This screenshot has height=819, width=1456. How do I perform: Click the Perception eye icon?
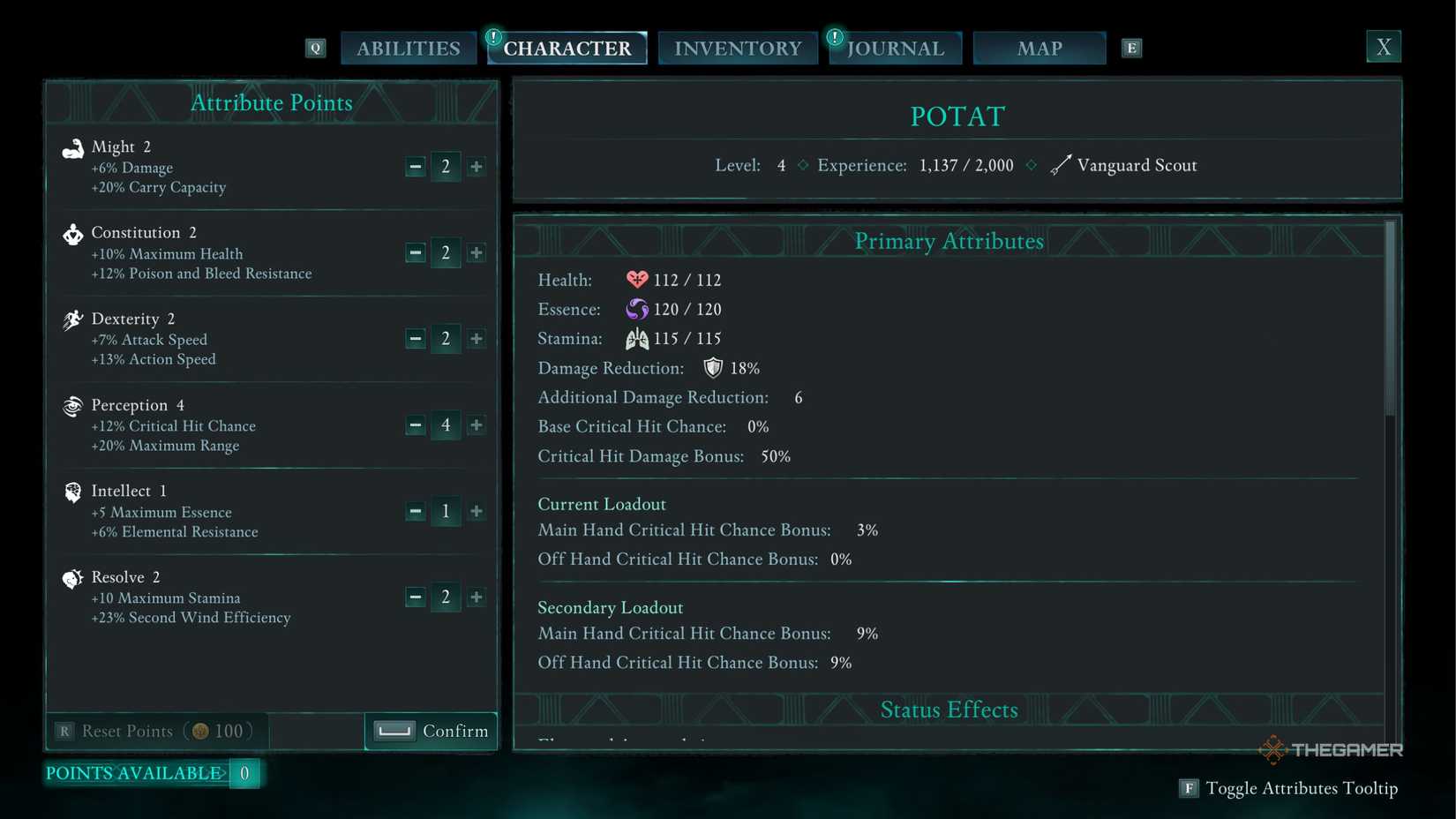(x=73, y=406)
